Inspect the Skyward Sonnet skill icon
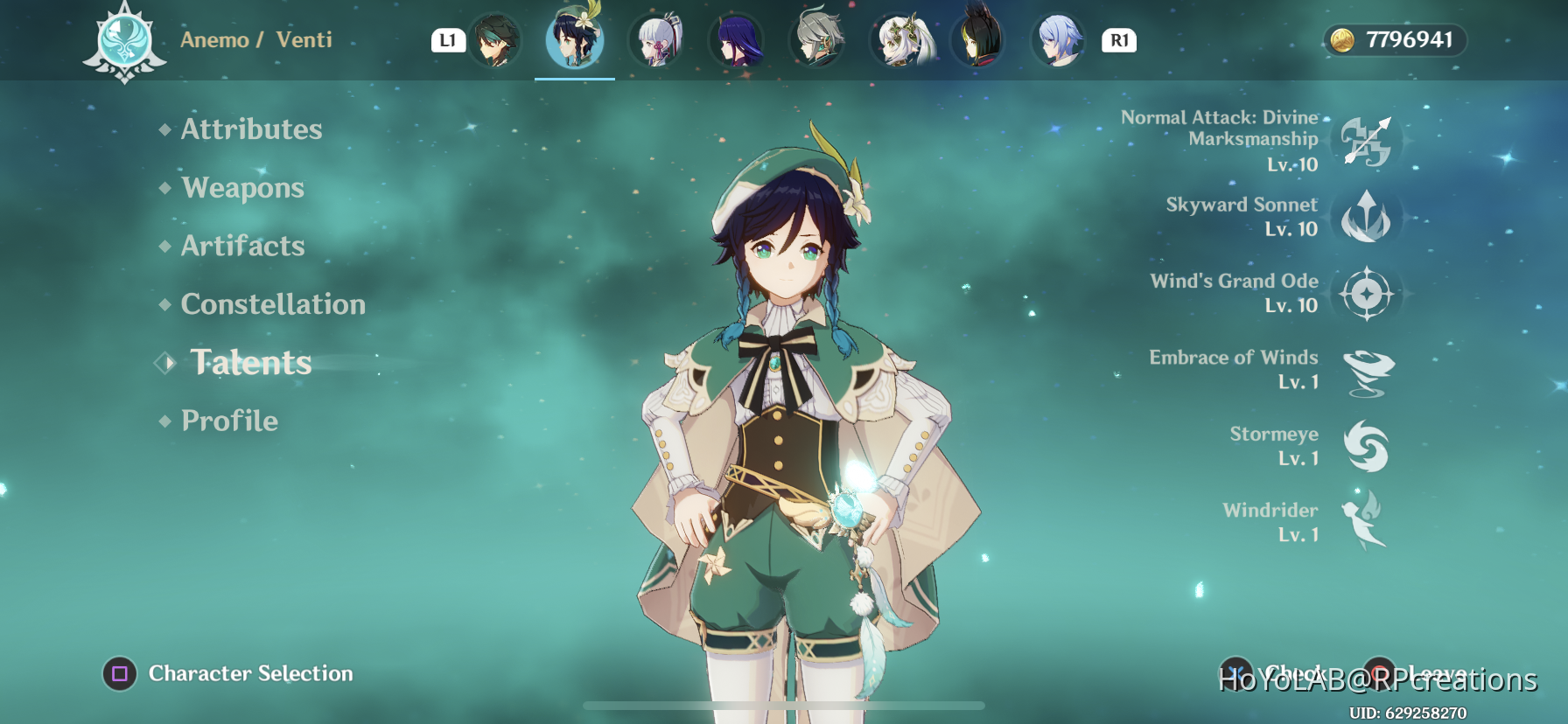Viewport: 1568px width, 724px height. (x=1366, y=218)
